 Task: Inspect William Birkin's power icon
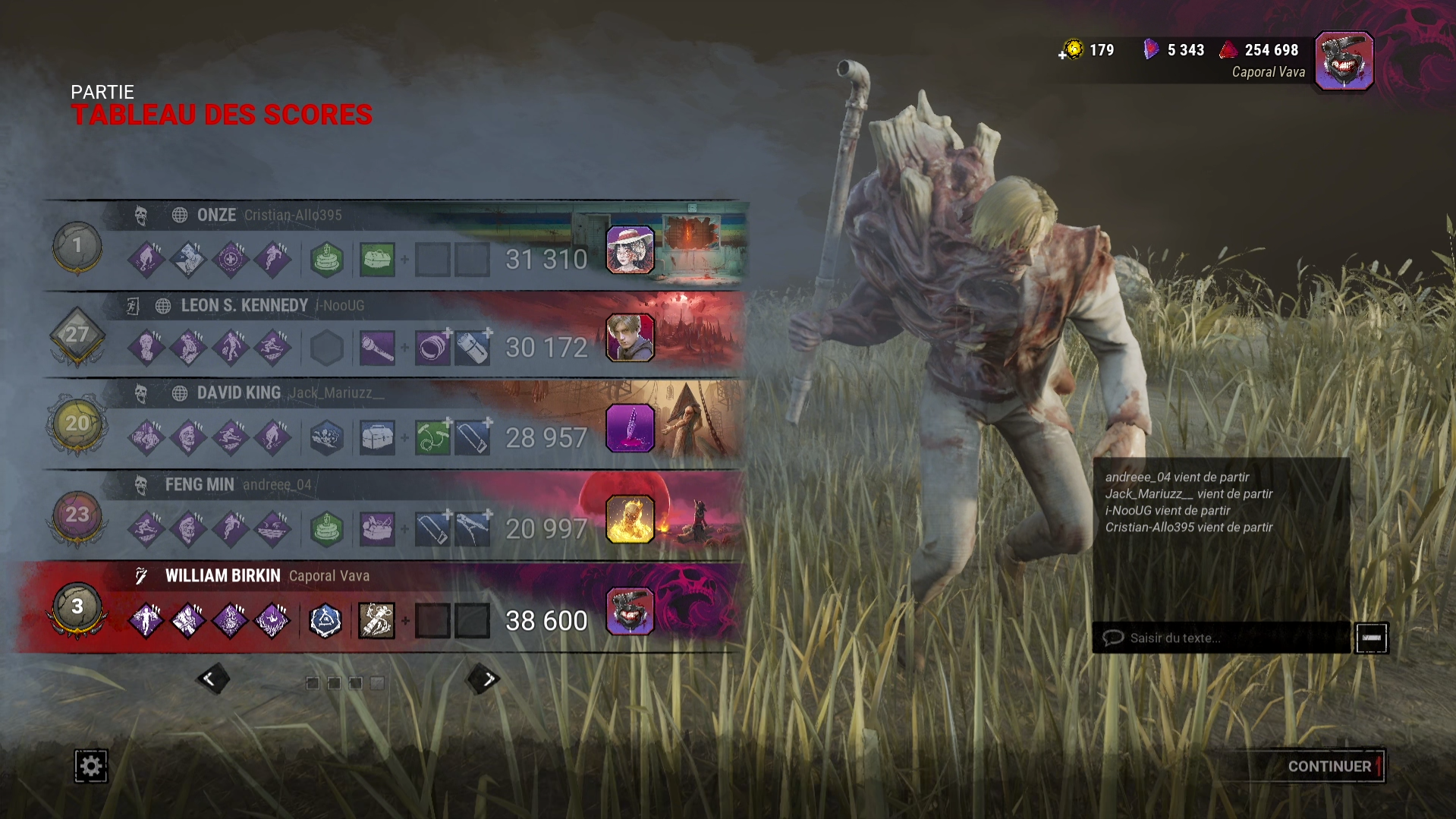tap(376, 621)
